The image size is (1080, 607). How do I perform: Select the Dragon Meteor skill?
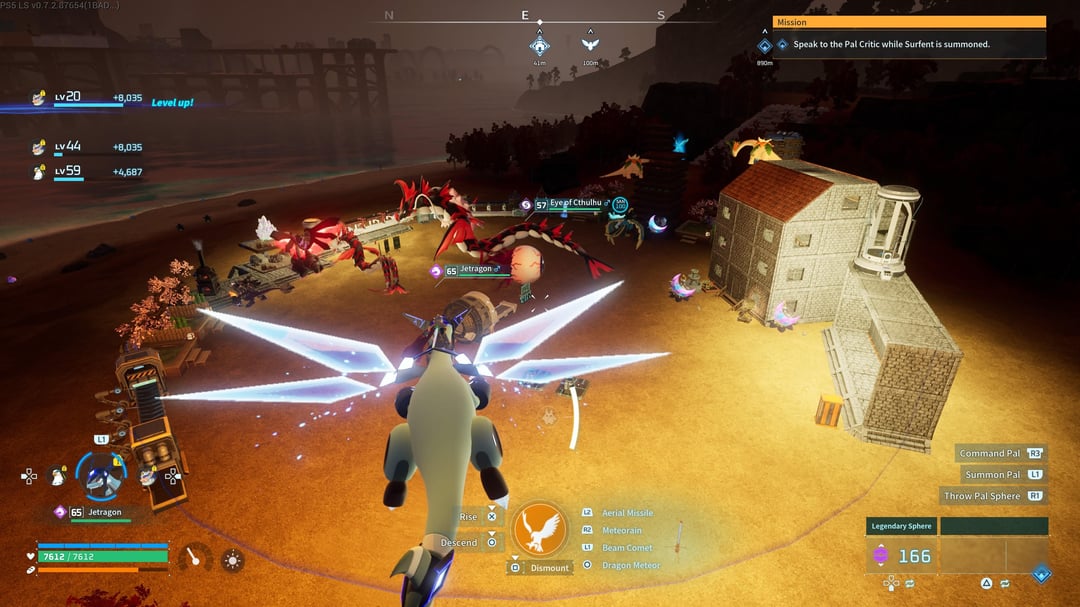coord(630,565)
